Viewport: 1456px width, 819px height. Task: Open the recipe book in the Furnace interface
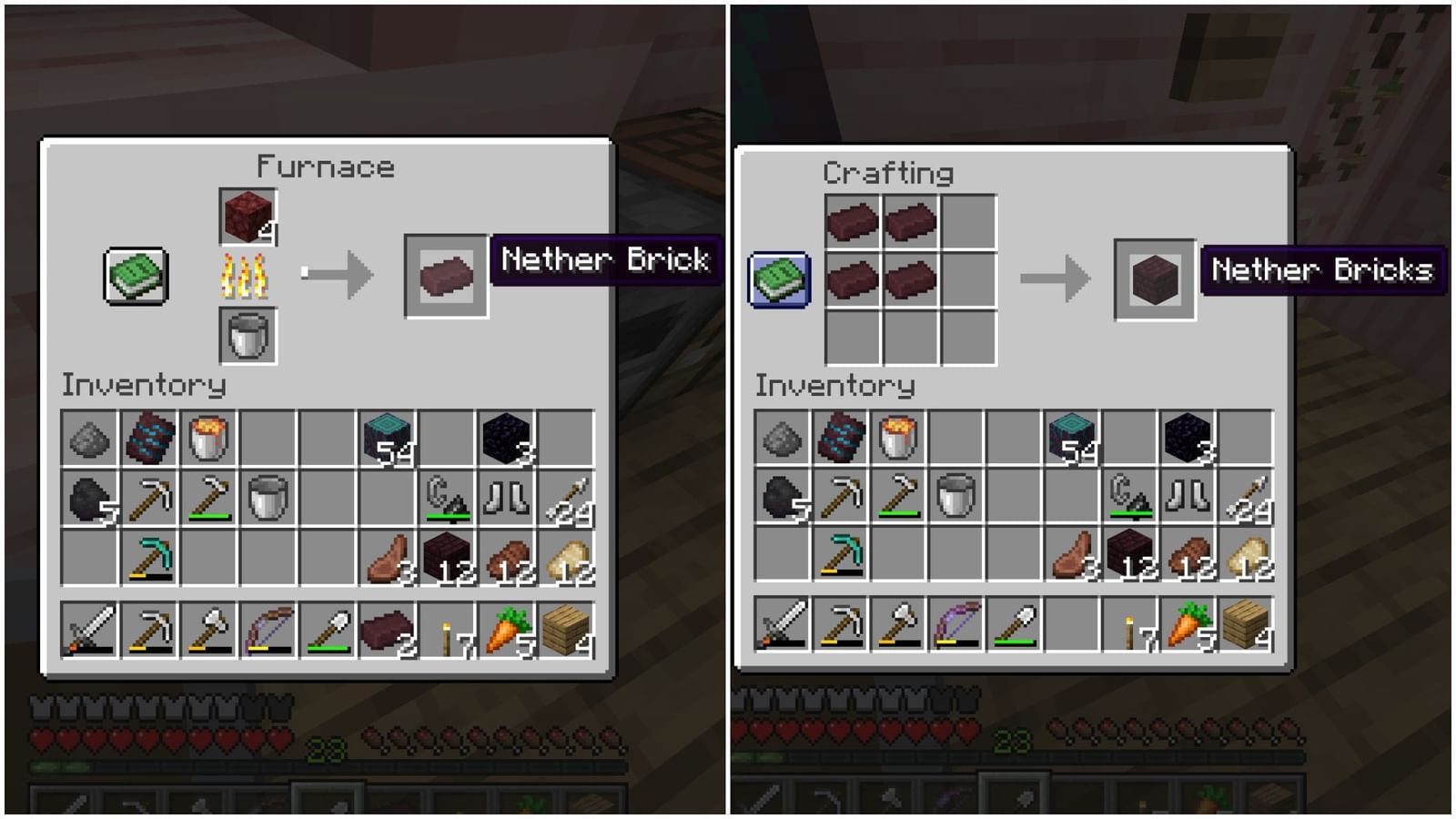(134, 276)
